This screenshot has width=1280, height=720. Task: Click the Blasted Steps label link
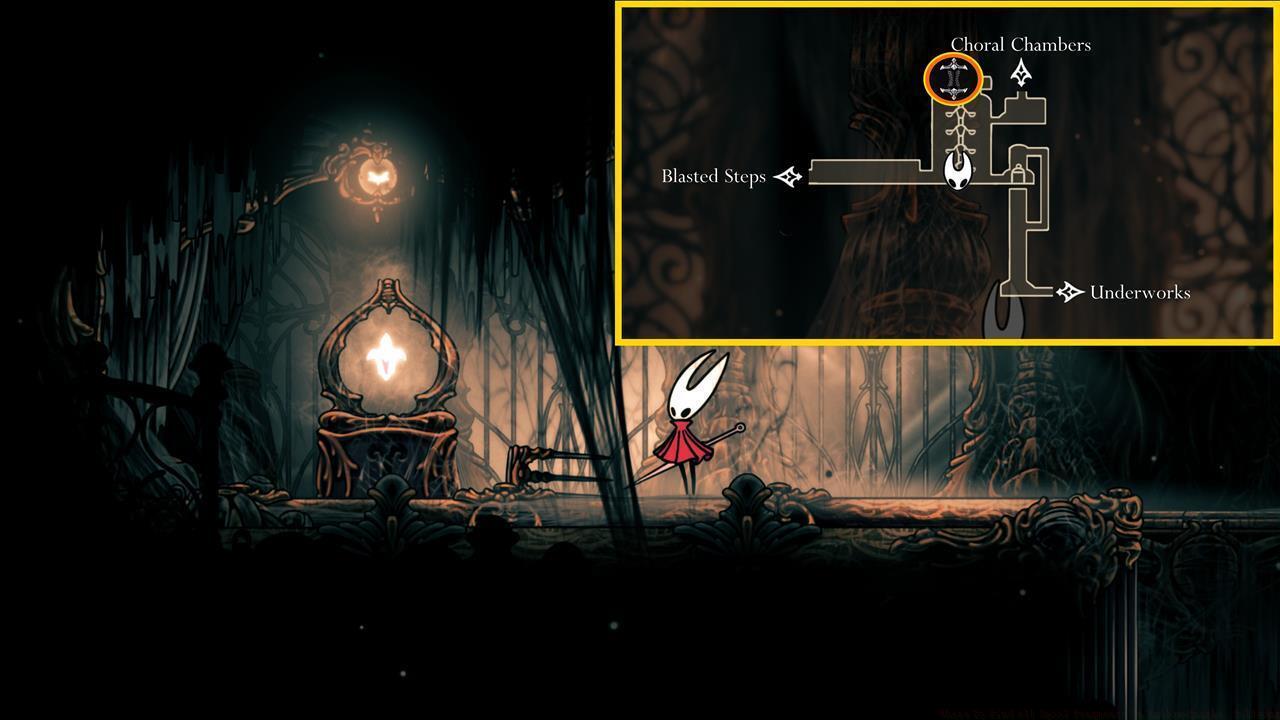click(712, 176)
